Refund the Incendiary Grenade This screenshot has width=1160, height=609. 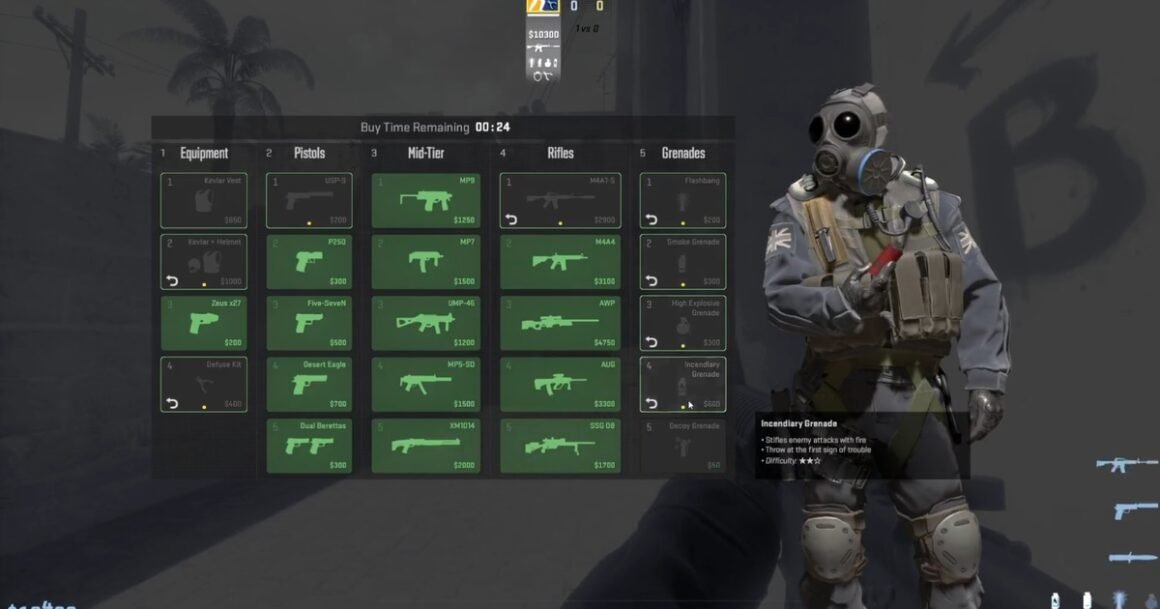651,403
